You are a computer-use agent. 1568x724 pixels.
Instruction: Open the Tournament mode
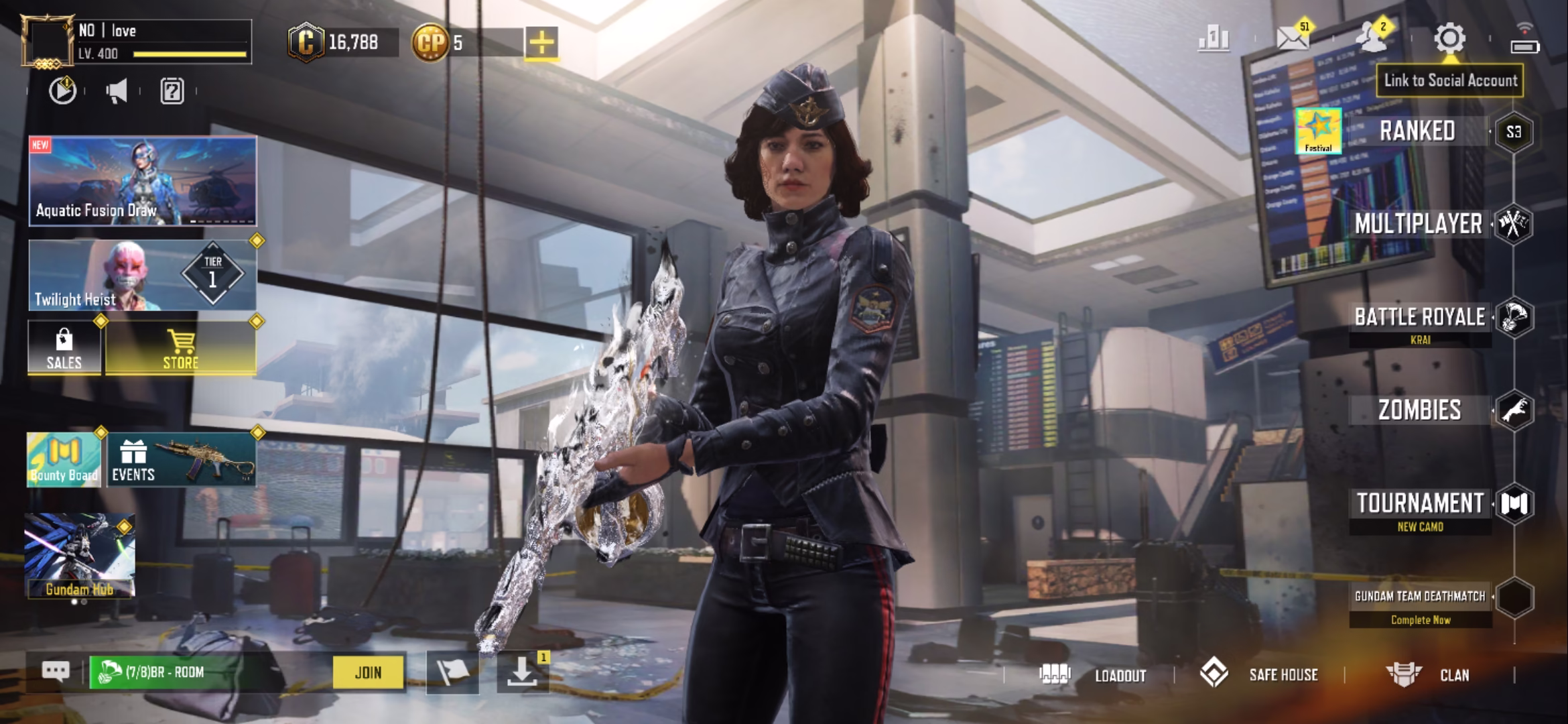pyautogui.click(x=1420, y=504)
